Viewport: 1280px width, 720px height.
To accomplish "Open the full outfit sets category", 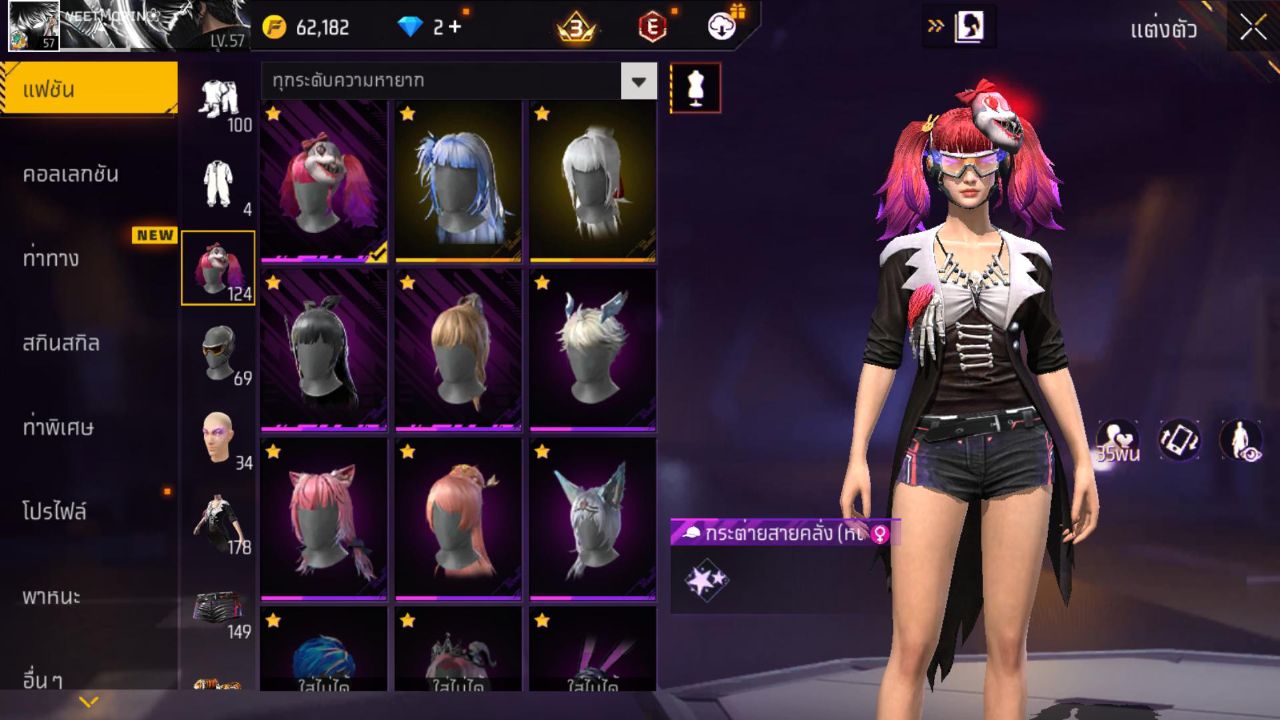I will click(x=218, y=102).
